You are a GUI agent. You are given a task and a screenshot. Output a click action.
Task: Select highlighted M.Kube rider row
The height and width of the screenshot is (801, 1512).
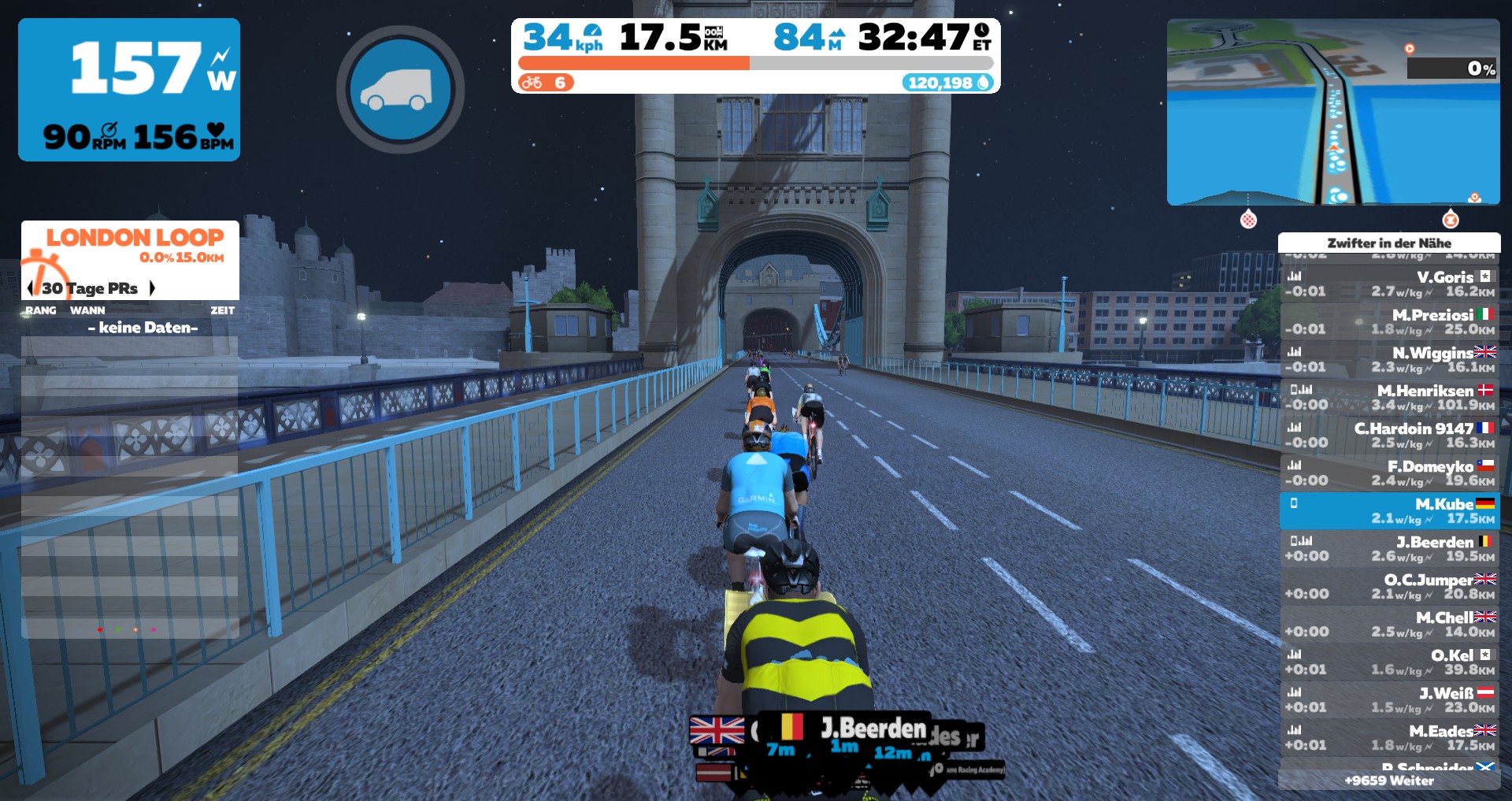pos(1389,511)
